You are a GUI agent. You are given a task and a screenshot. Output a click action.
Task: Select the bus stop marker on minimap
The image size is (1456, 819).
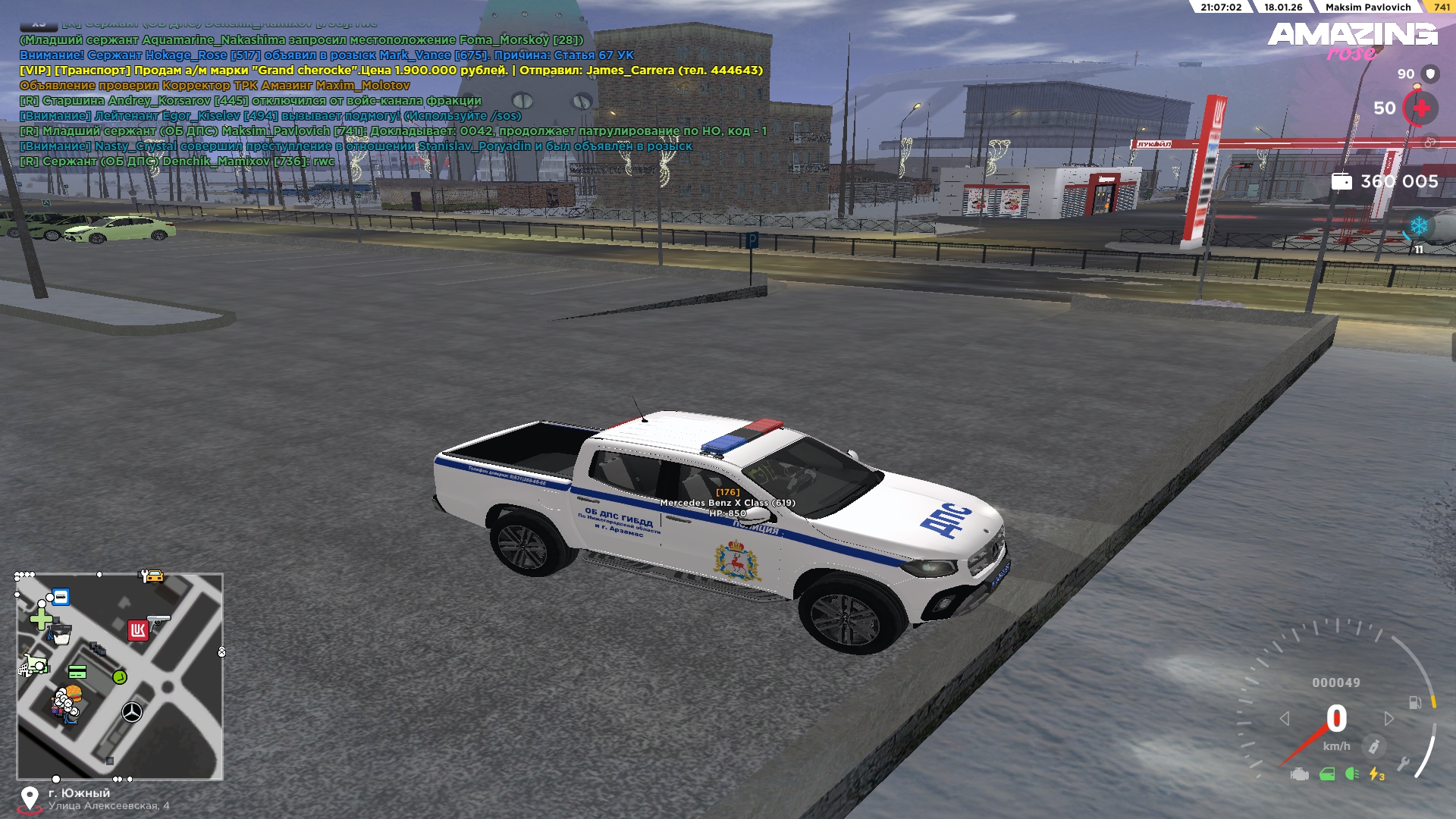[61, 598]
